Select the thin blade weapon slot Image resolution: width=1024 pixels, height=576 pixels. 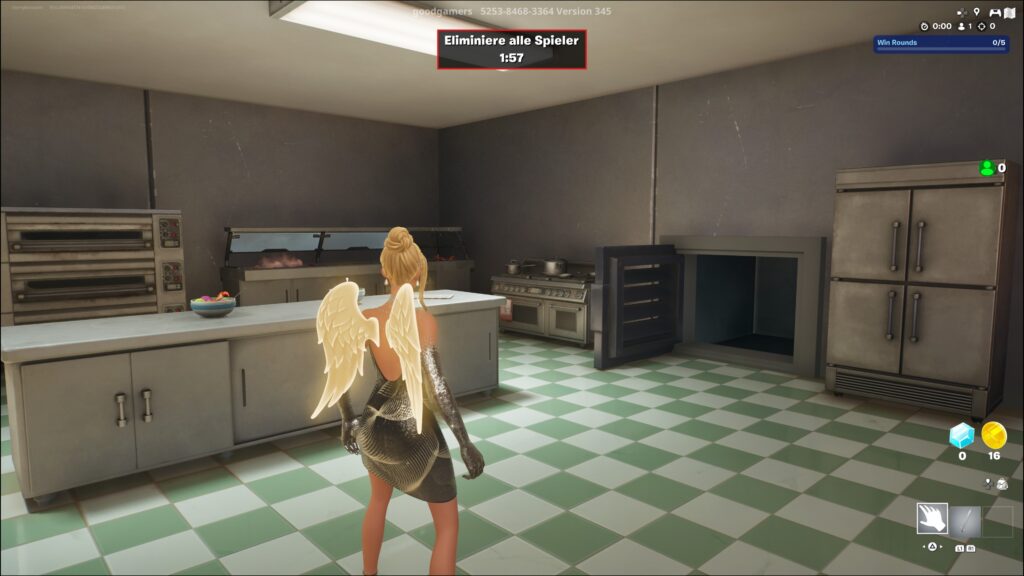[x=965, y=519]
